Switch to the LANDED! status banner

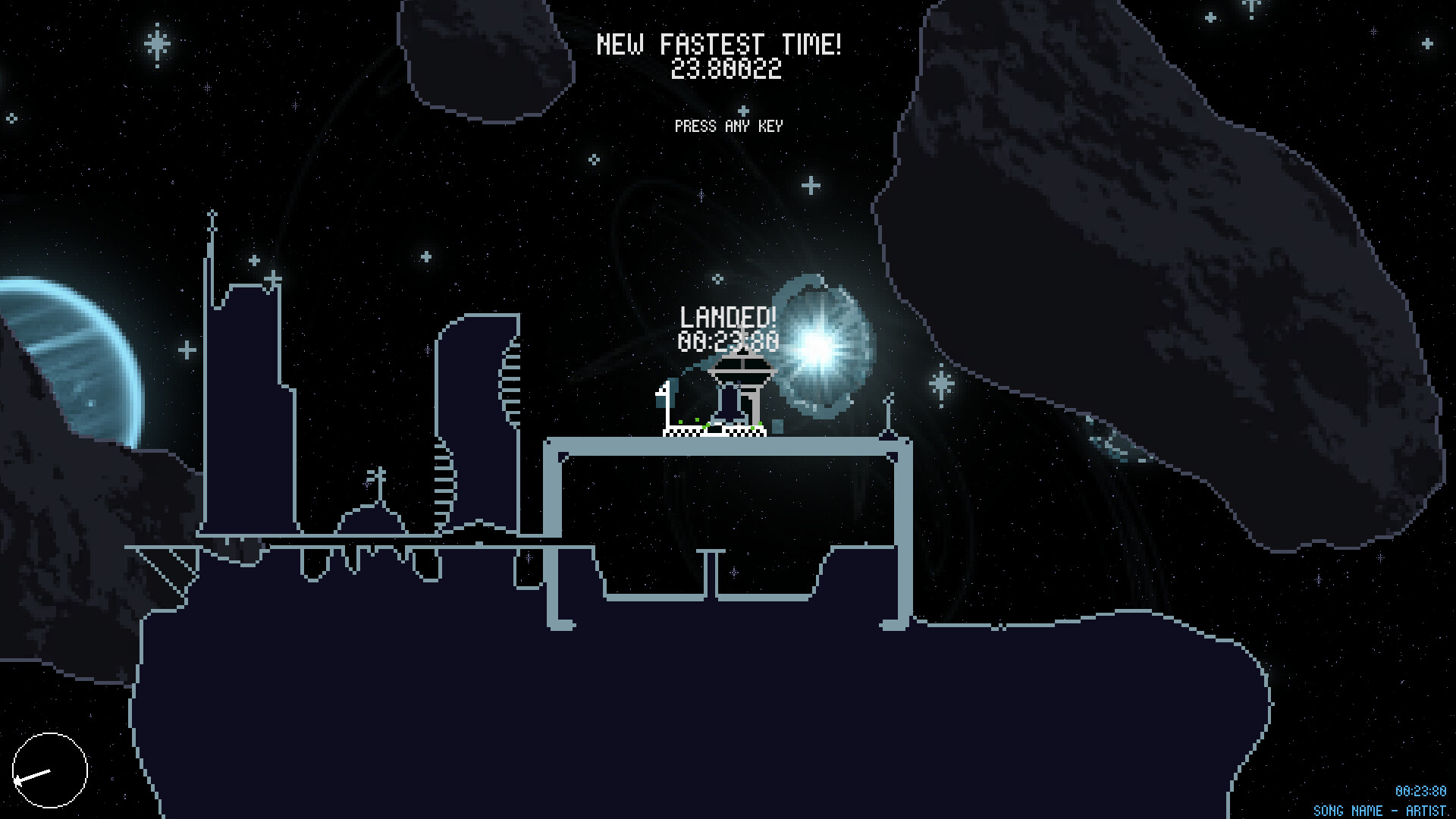(727, 318)
